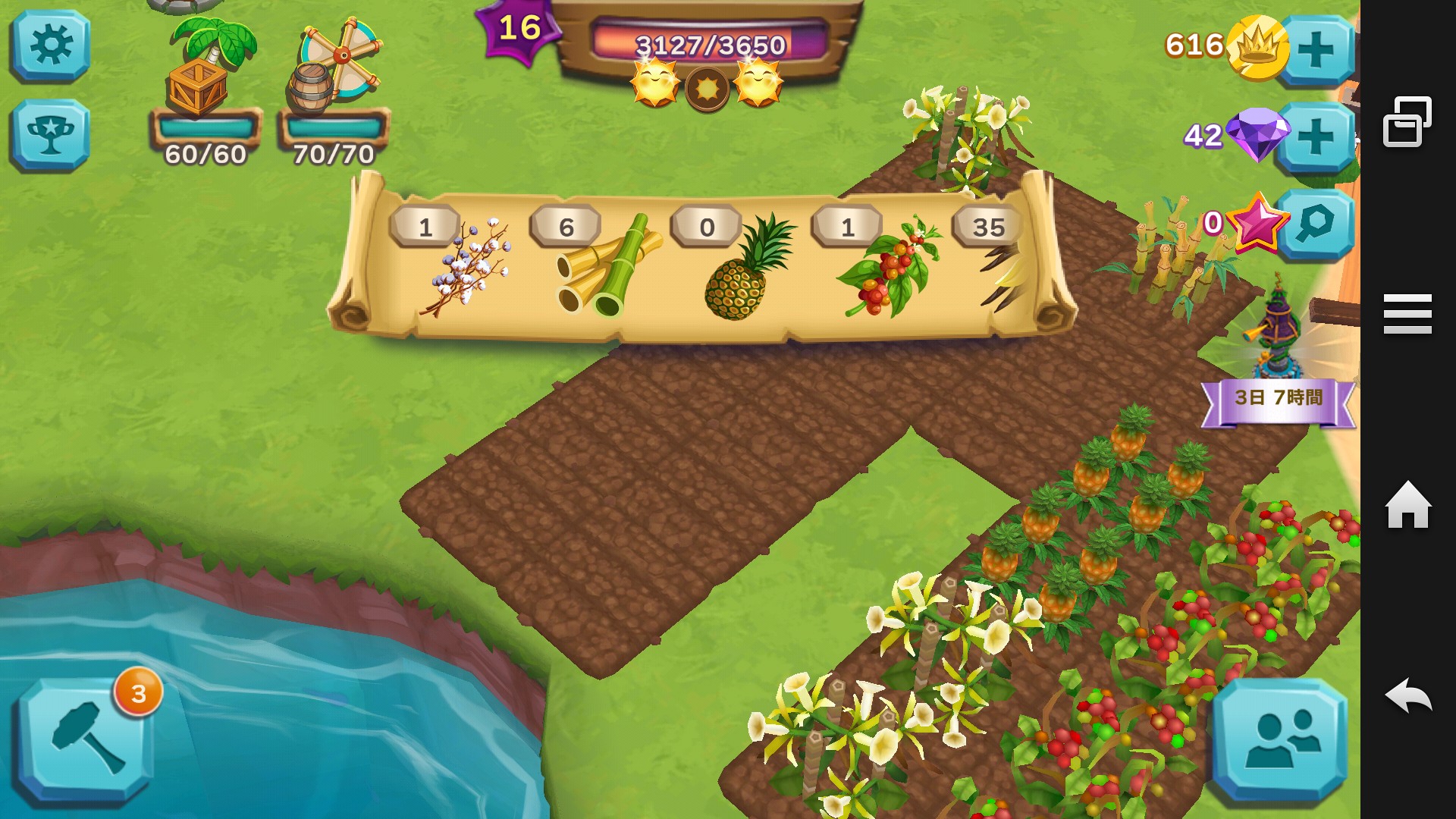1456x819 pixels.
Task: Open the magnifying glass search button
Action: click(1316, 224)
